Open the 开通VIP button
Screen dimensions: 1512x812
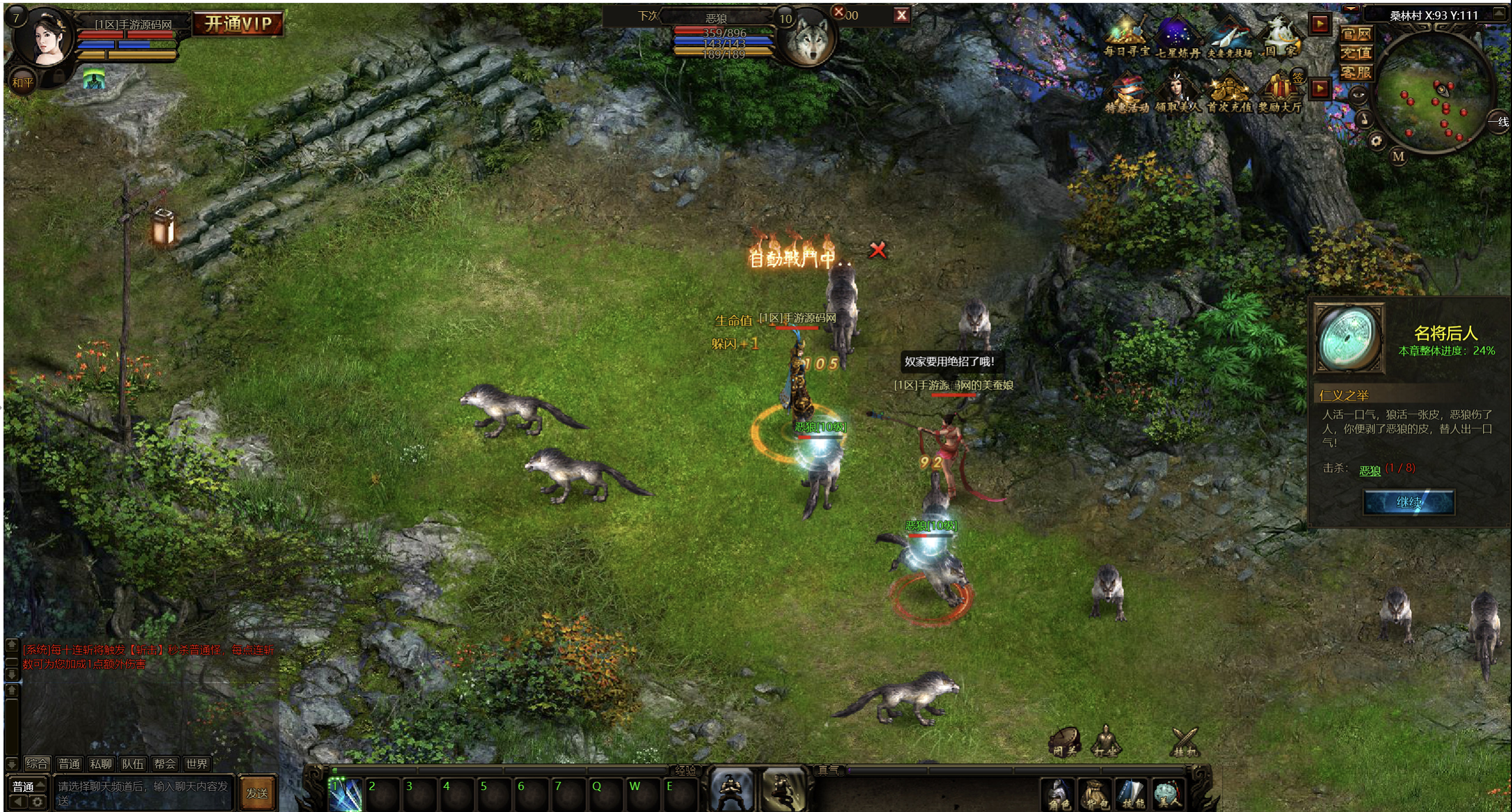(x=238, y=24)
